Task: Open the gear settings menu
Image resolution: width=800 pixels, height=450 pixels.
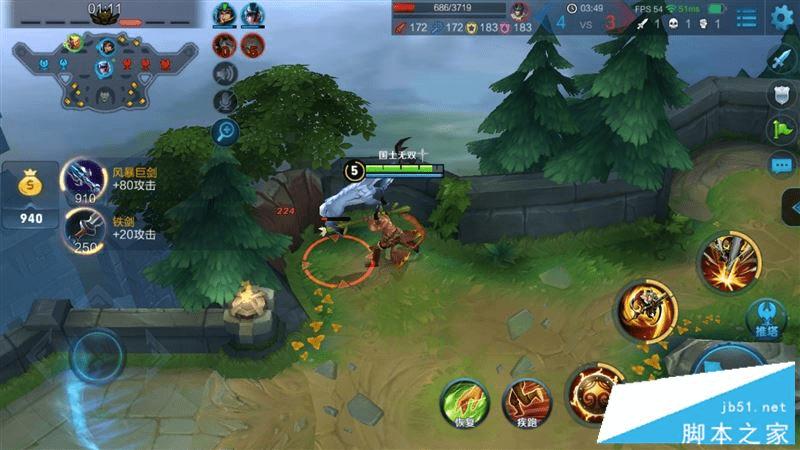Action: coord(782,17)
